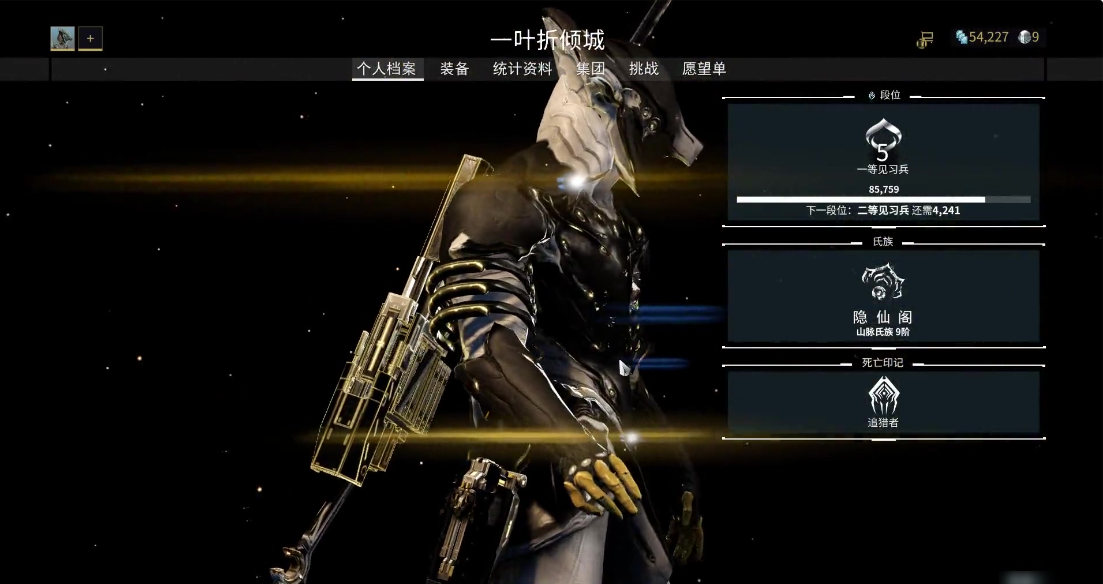The image size is (1103, 584).
Task: Show the 统计资料 statistics tab
Action: tap(522, 69)
